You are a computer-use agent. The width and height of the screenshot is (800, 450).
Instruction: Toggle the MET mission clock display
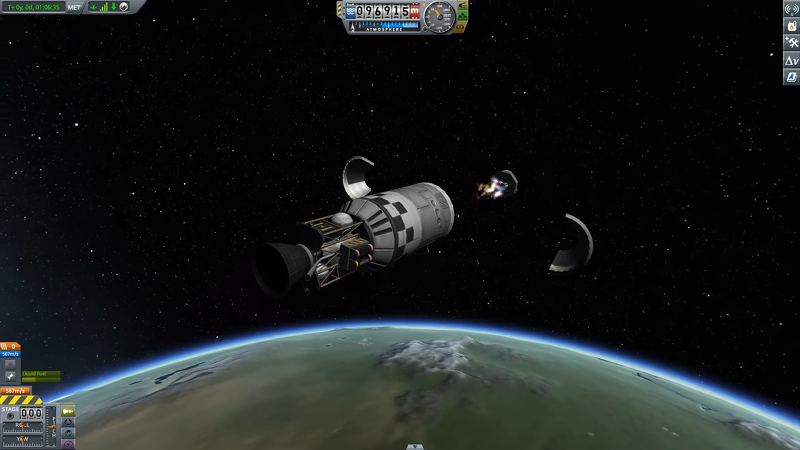[74, 6]
